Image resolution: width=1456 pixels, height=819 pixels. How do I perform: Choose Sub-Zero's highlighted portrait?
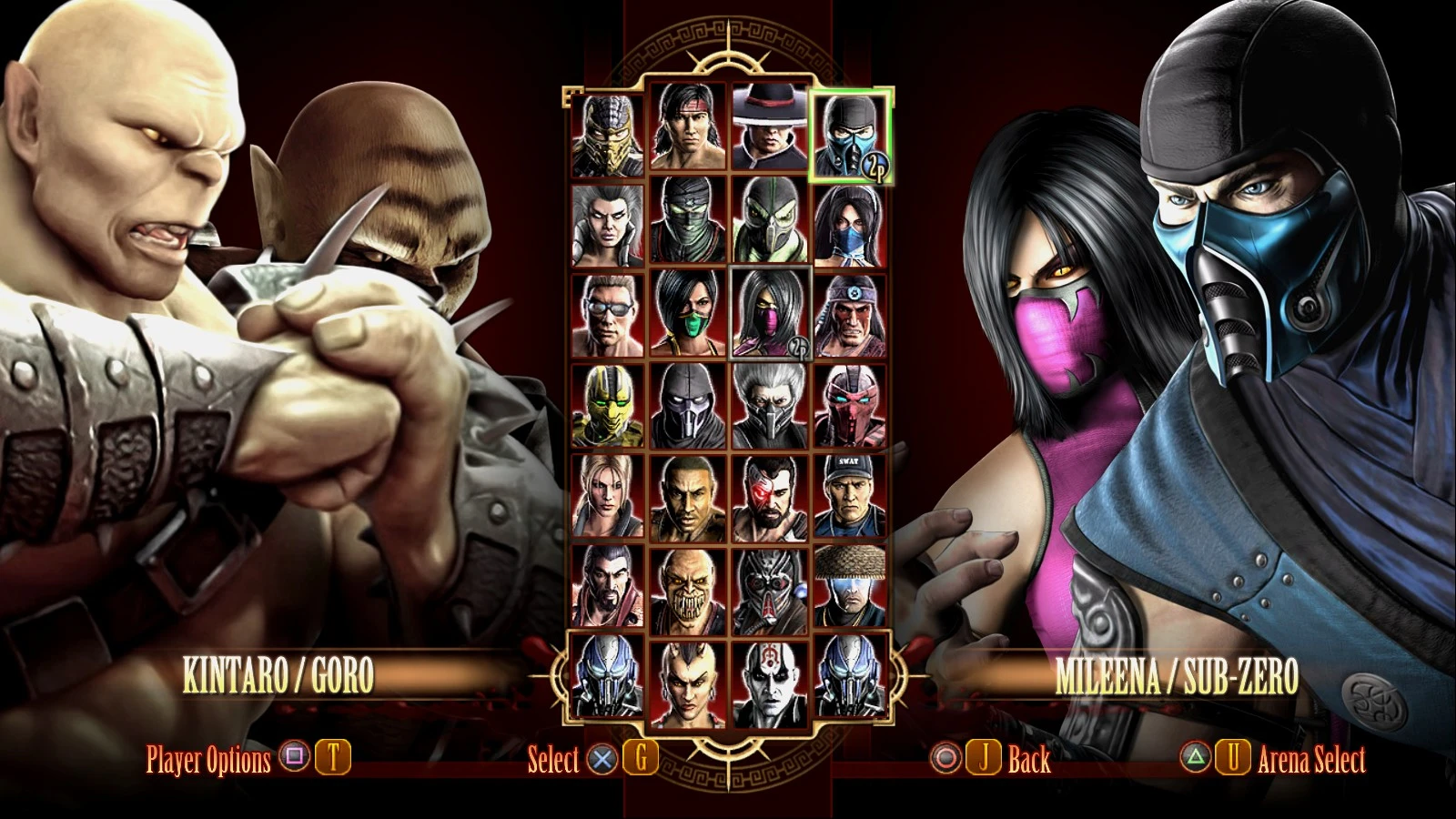[x=851, y=136]
